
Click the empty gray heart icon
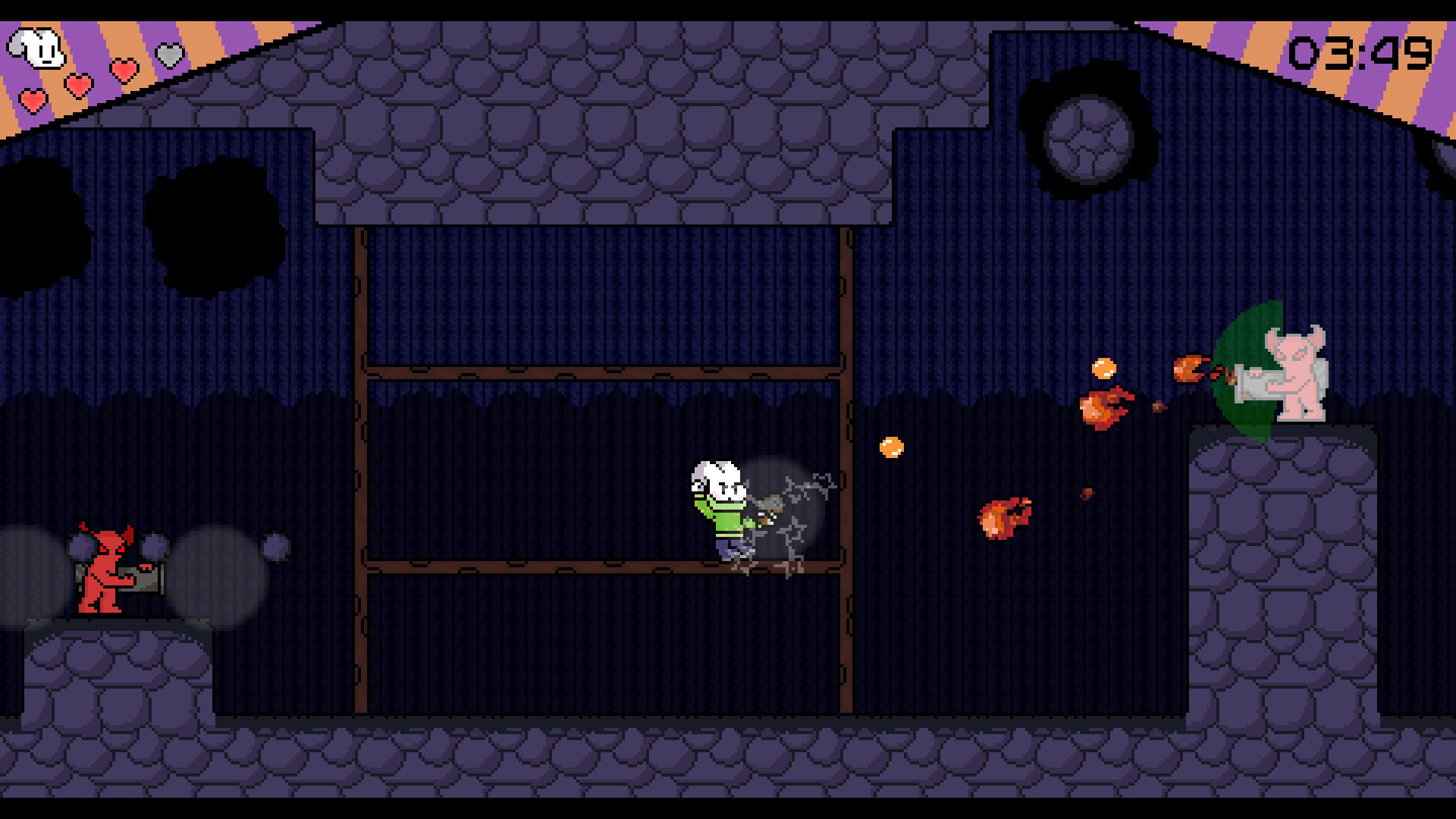tap(169, 55)
